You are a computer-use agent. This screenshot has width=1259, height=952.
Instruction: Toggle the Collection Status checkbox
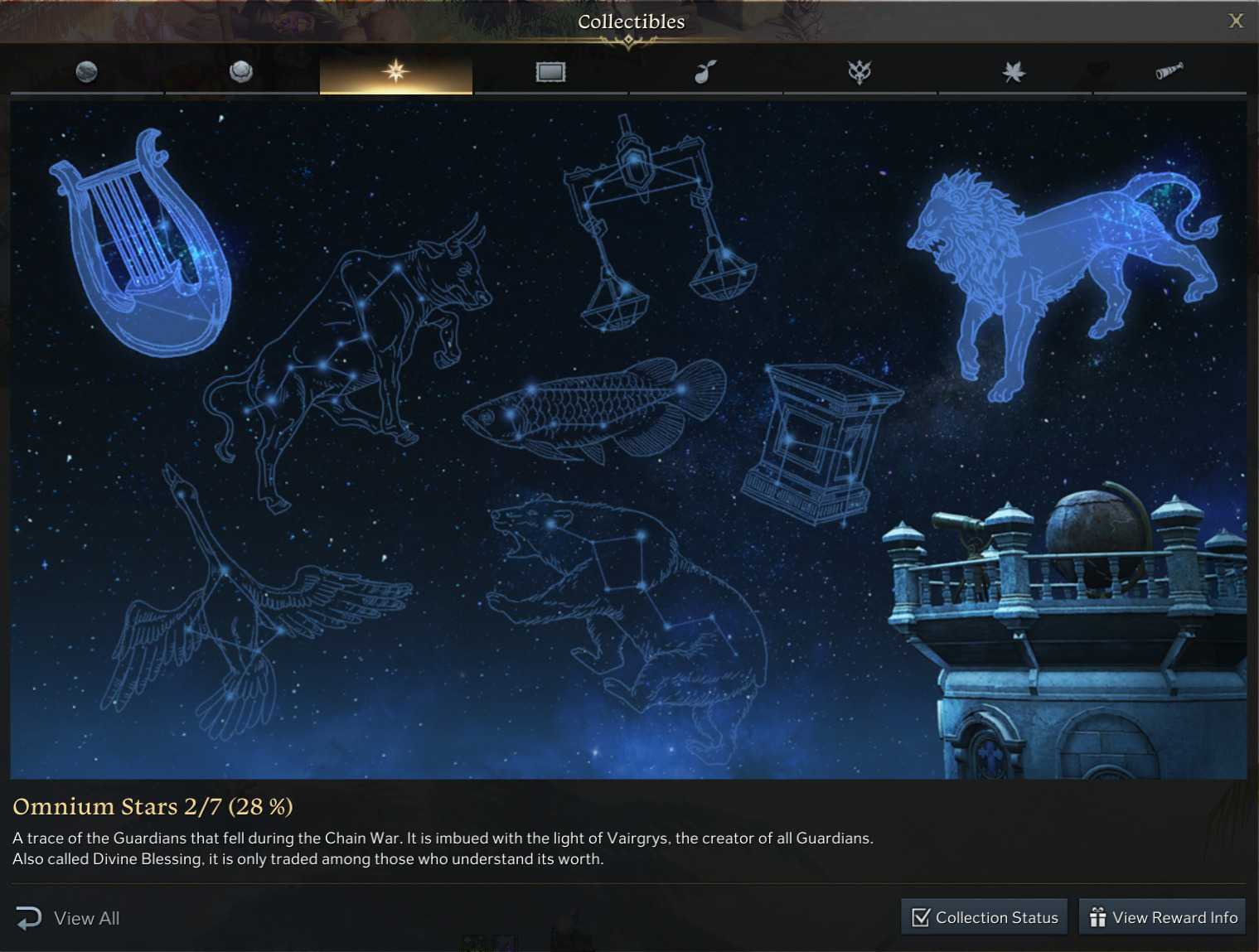pyautogui.click(x=921, y=917)
